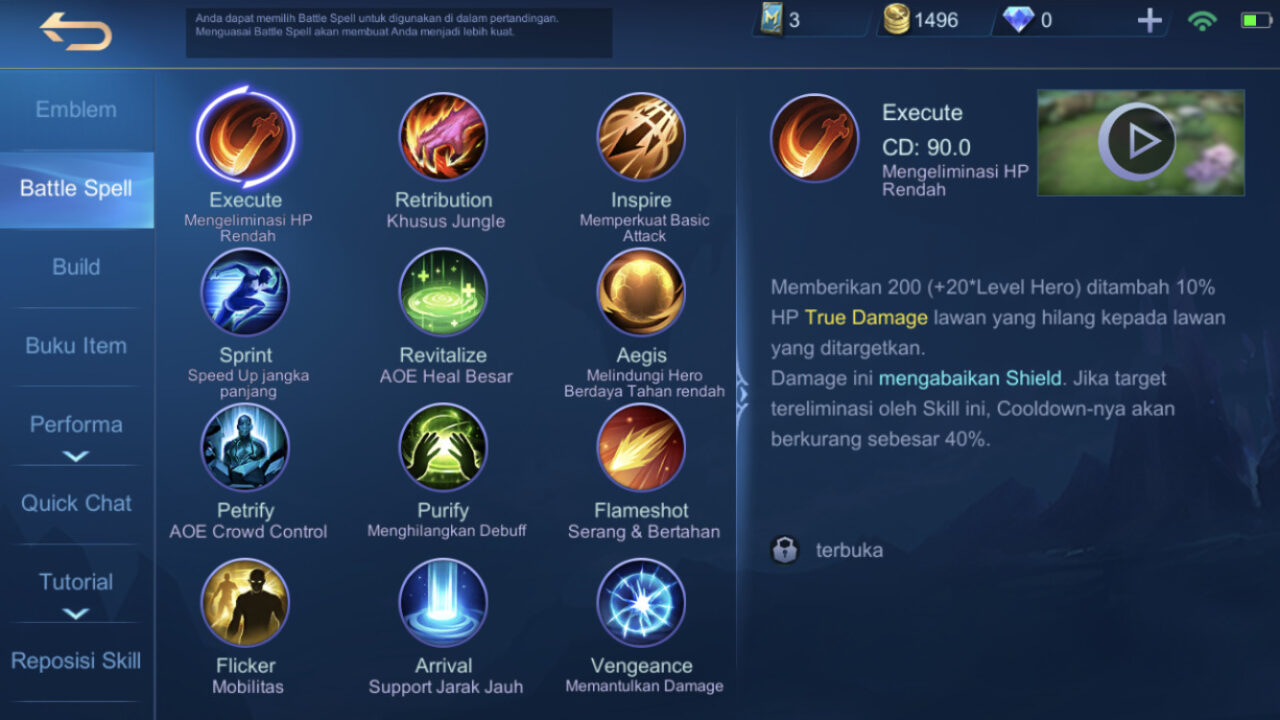Open Reposisi Skill options
The height and width of the screenshot is (720, 1280).
(x=77, y=661)
